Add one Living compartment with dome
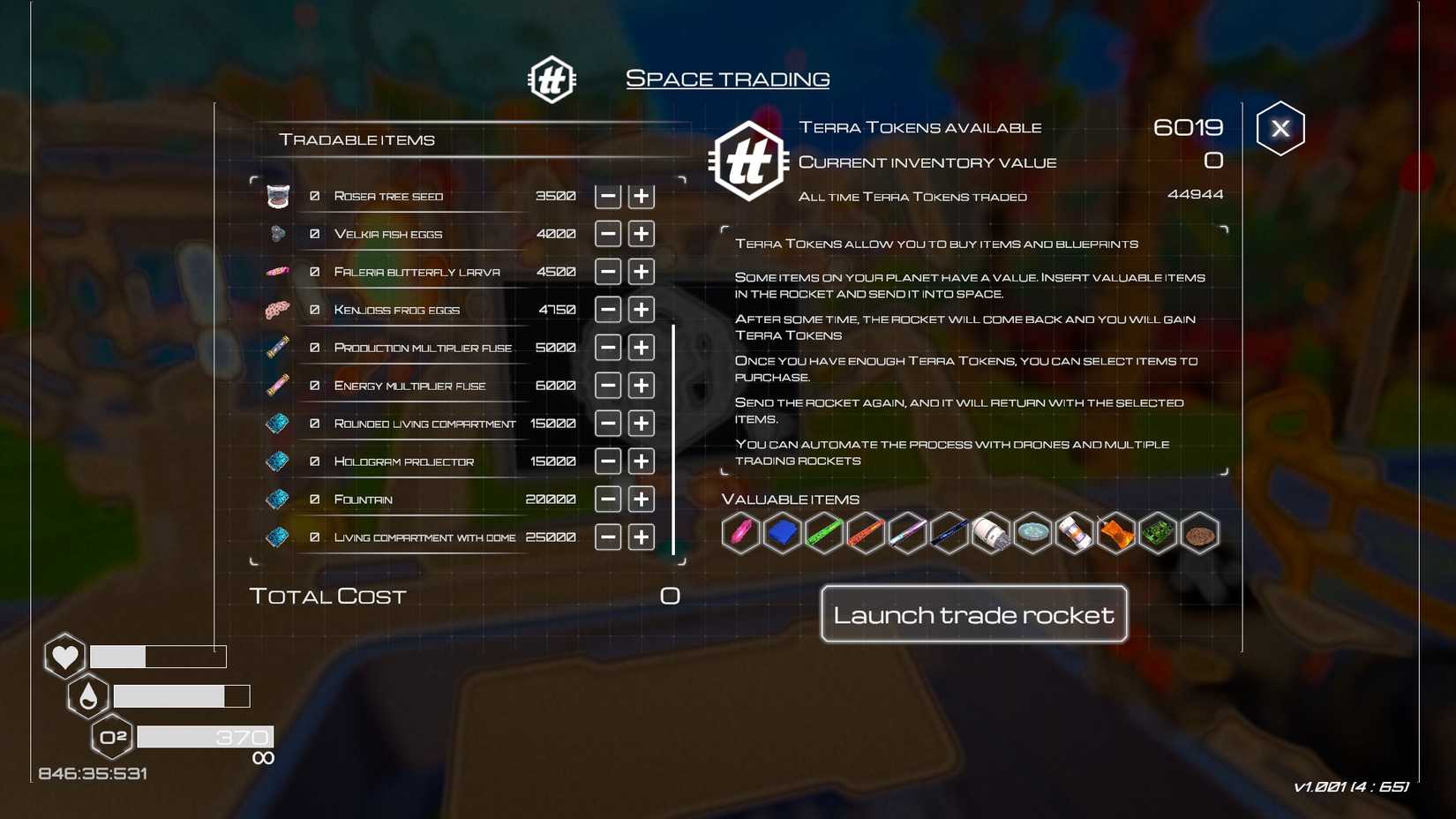 click(641, 537)
